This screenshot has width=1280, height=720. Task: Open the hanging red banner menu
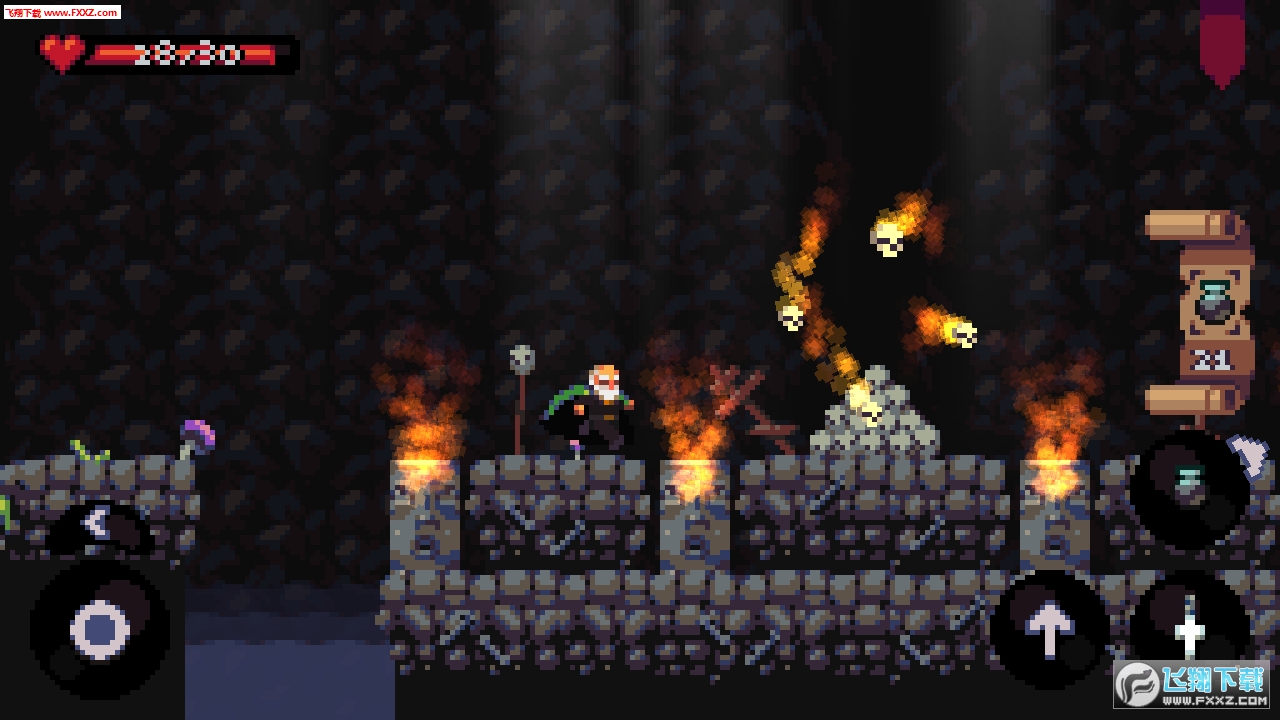1221,40
